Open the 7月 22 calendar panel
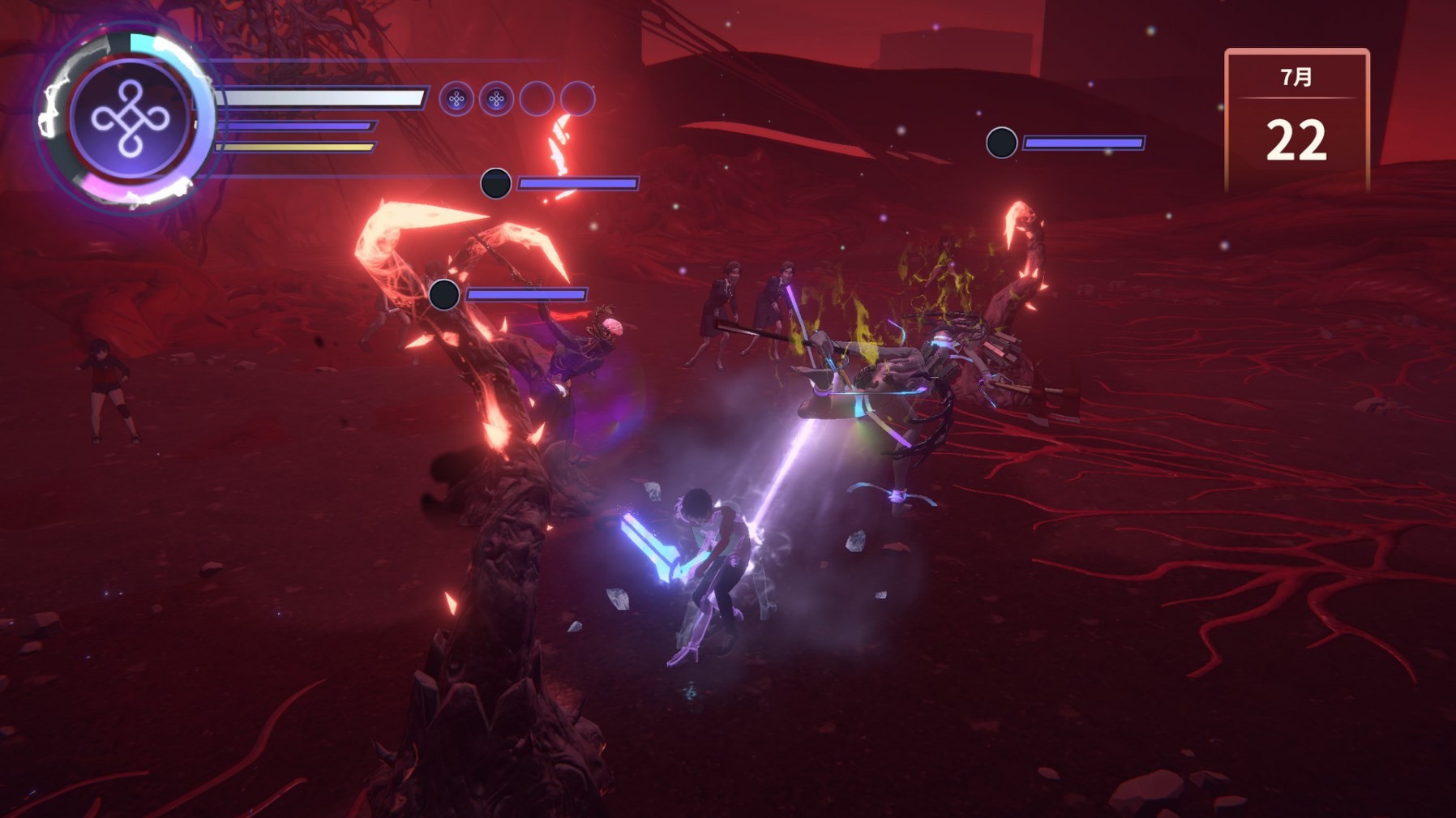This screenshot has height=818, width=1456. click(1295, 120)
